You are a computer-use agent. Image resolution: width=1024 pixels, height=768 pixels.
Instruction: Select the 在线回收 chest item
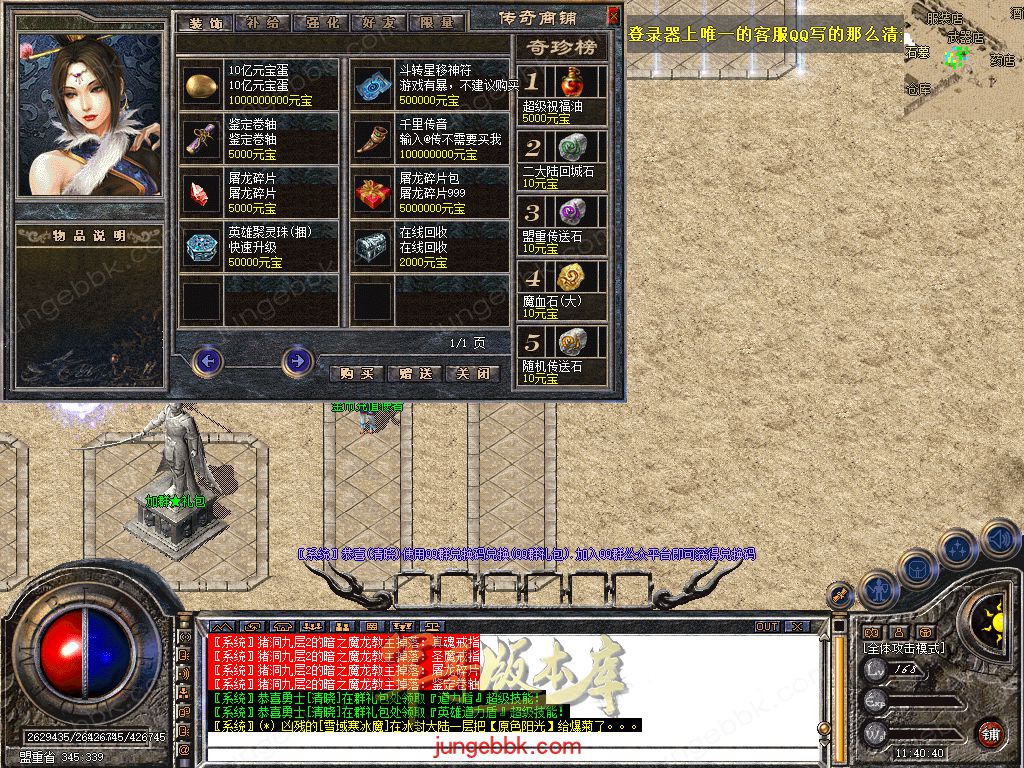(x=373, y=246)
